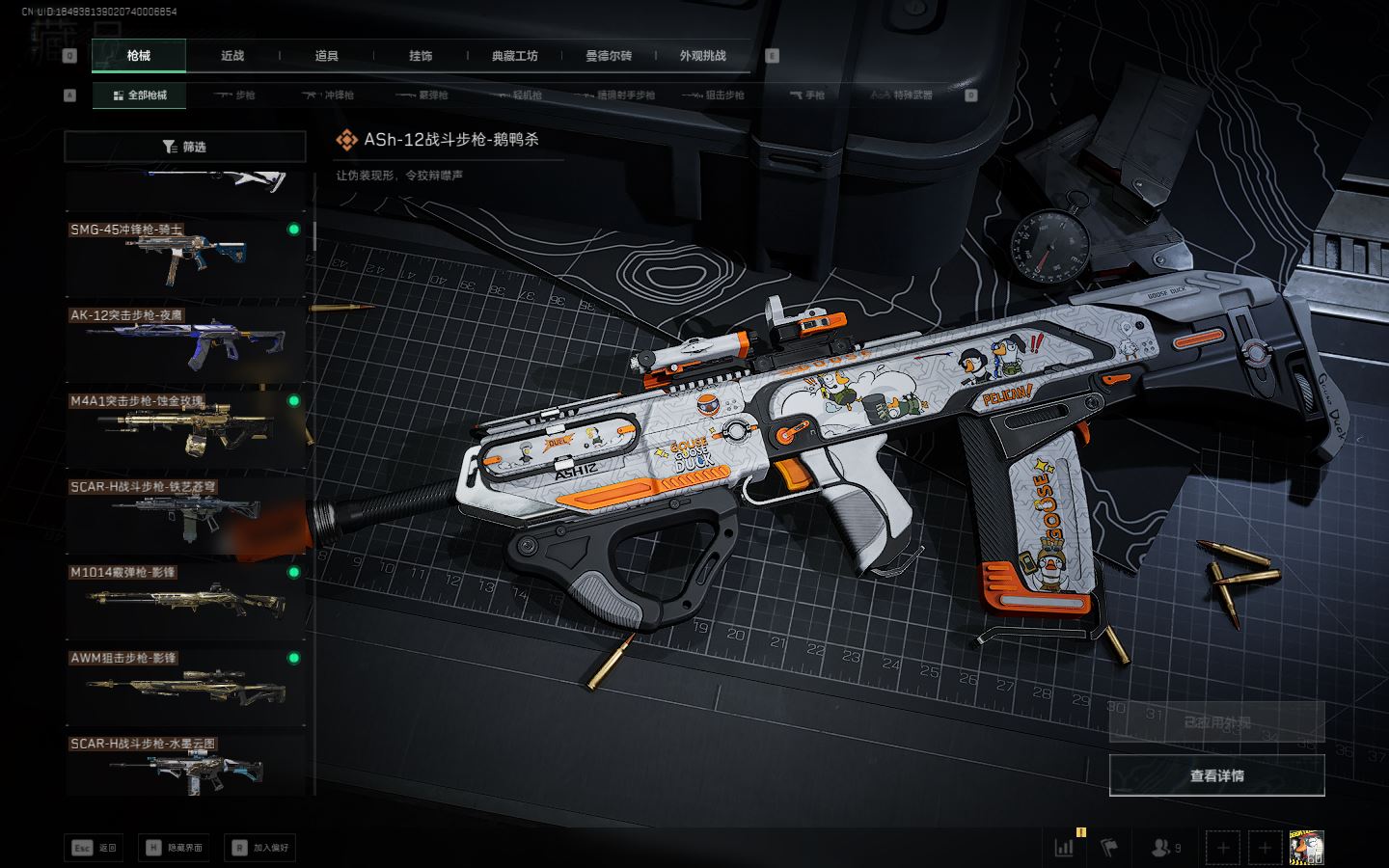Select the 挂饰 charms tab

pyautogui.click(x=421, y=56)
